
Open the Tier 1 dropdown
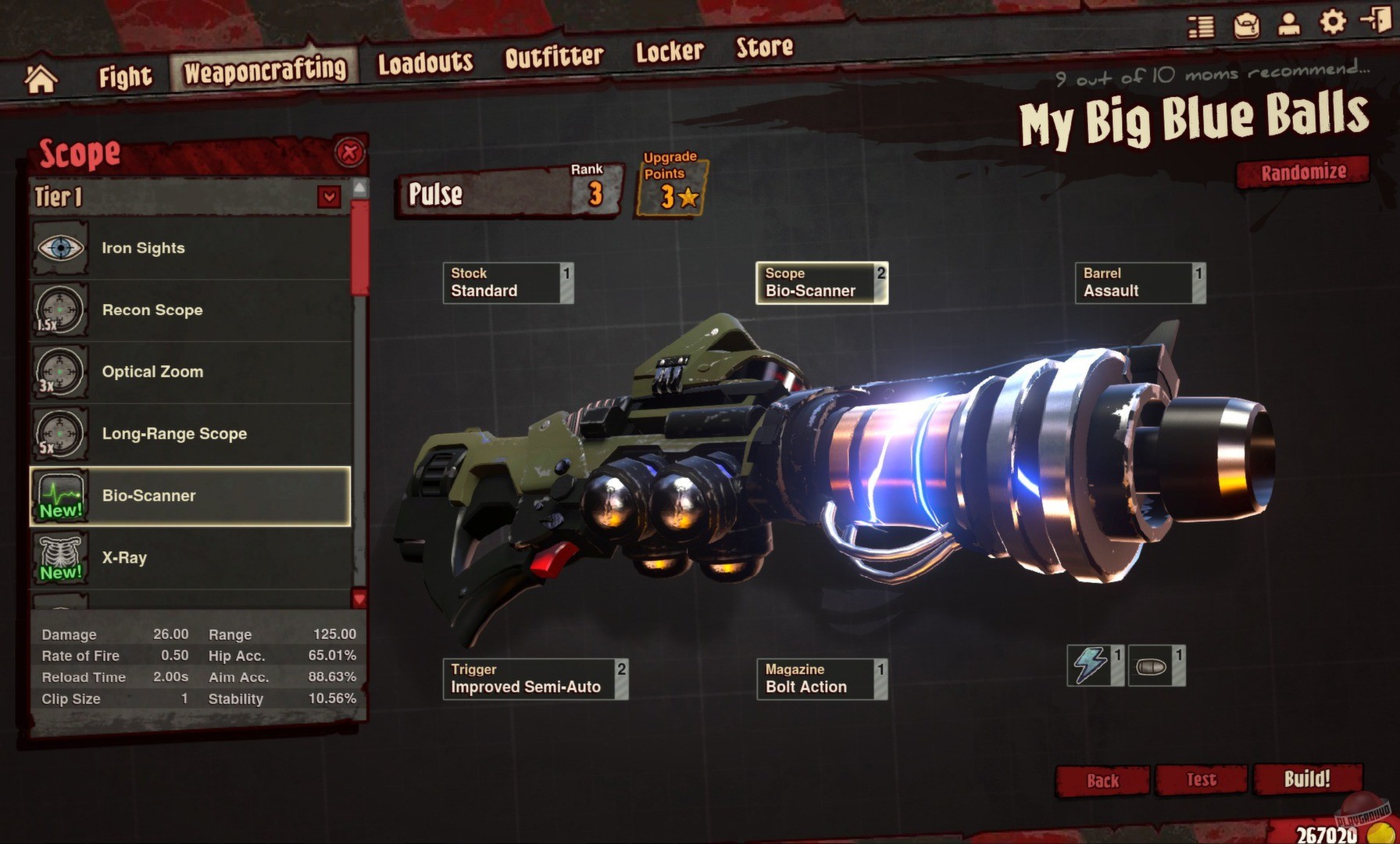[330, 197]
